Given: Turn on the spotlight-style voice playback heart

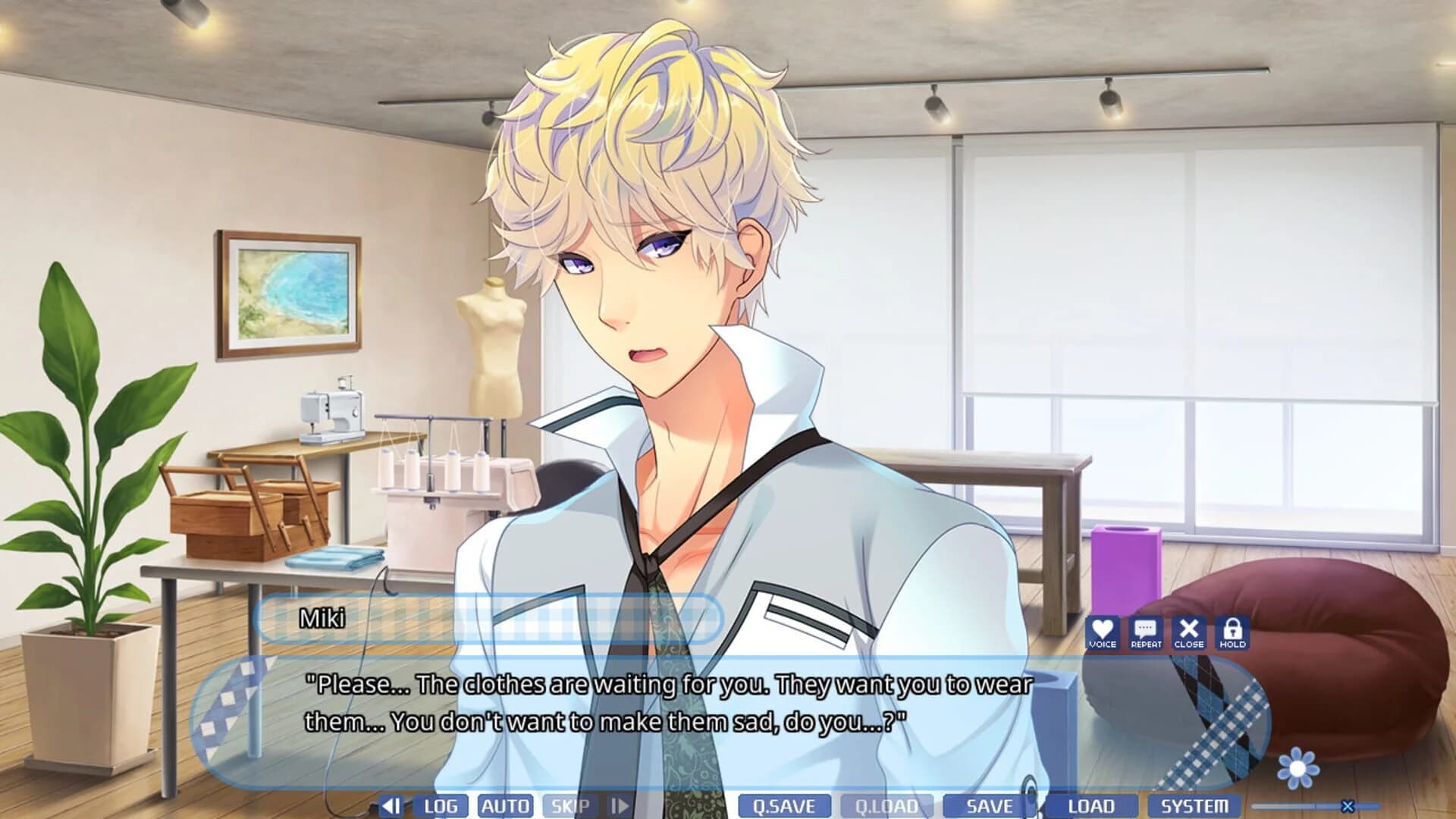Looking at the screenshot, I should point(1102,632).
